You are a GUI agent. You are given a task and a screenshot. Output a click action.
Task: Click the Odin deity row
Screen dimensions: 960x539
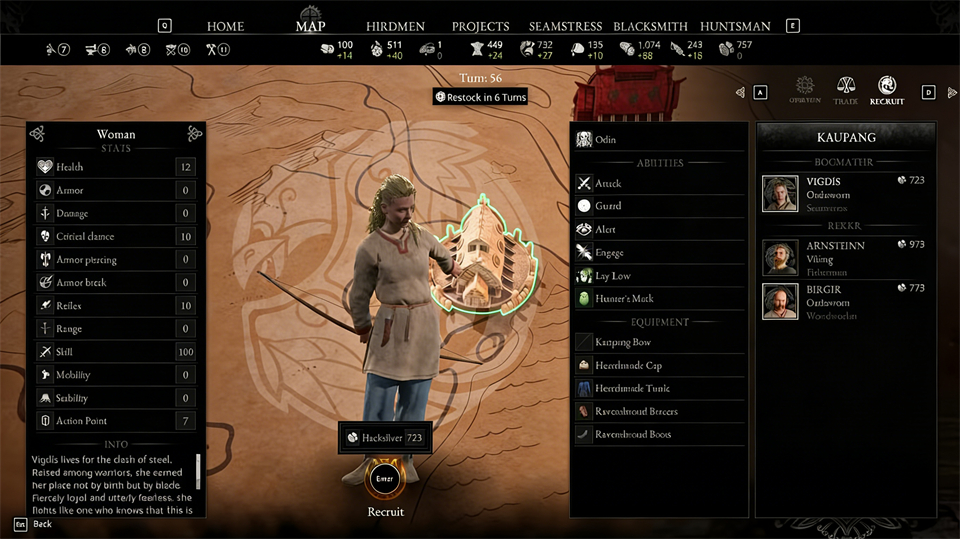(x=659, y=140)
